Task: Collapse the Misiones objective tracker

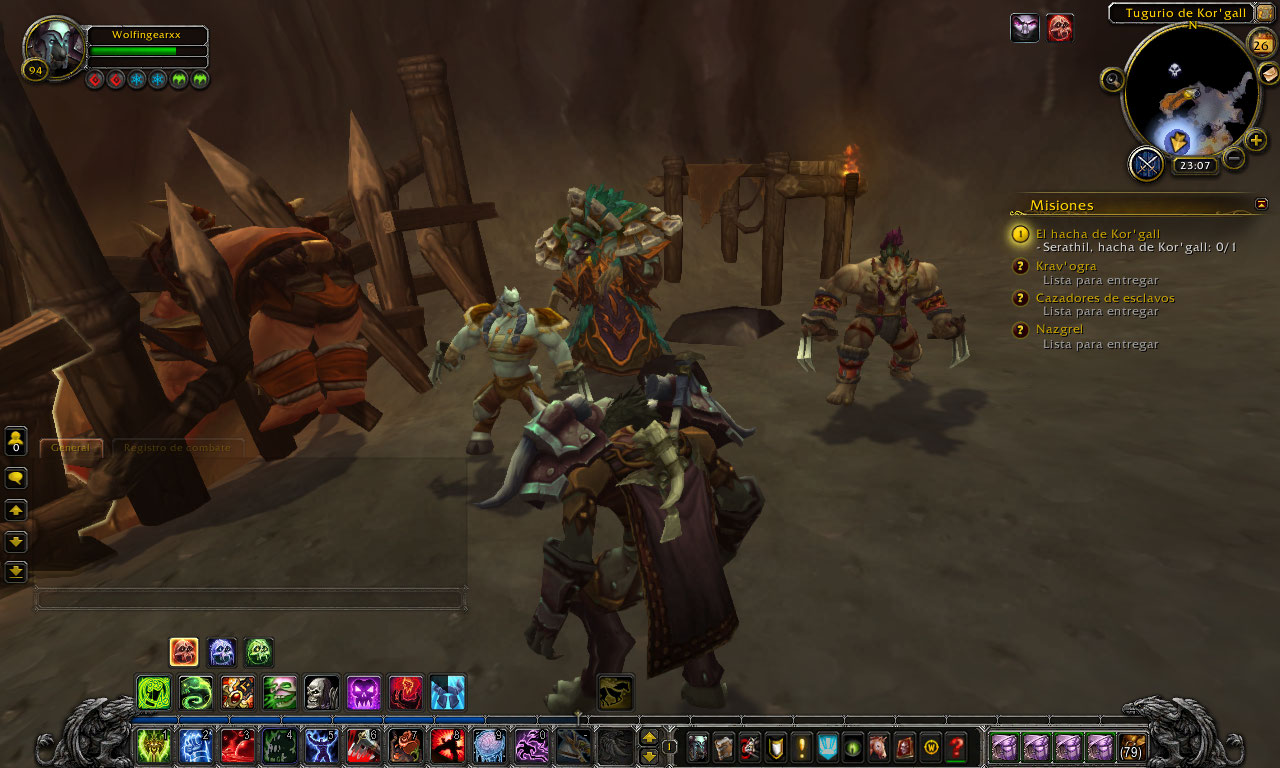Action: 1261,204
